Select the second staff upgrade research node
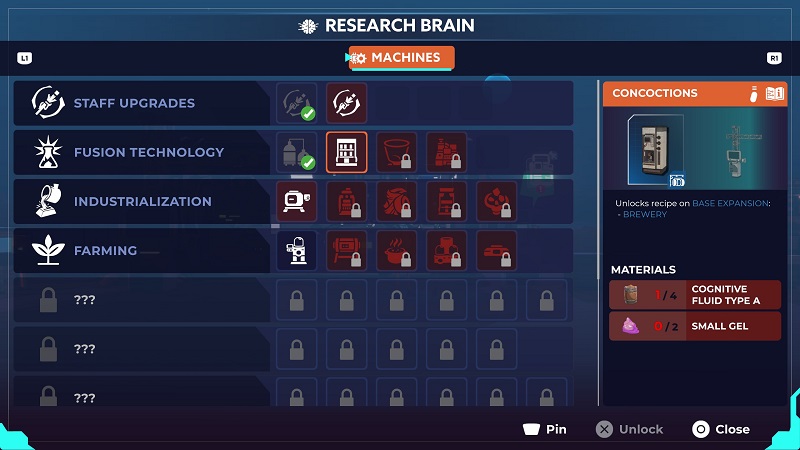This screenshot has width=800, height=450. point(346,103)
